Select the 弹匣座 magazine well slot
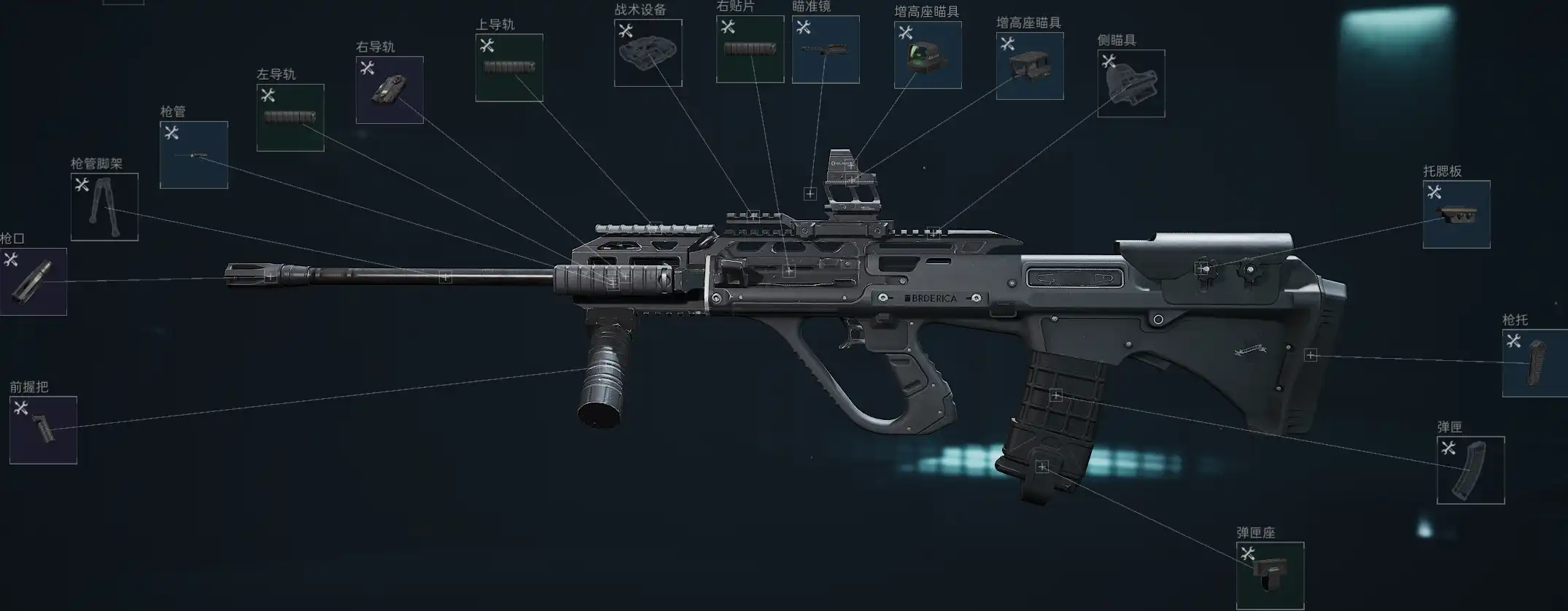1568x611 pixels. click(1270, 576)
